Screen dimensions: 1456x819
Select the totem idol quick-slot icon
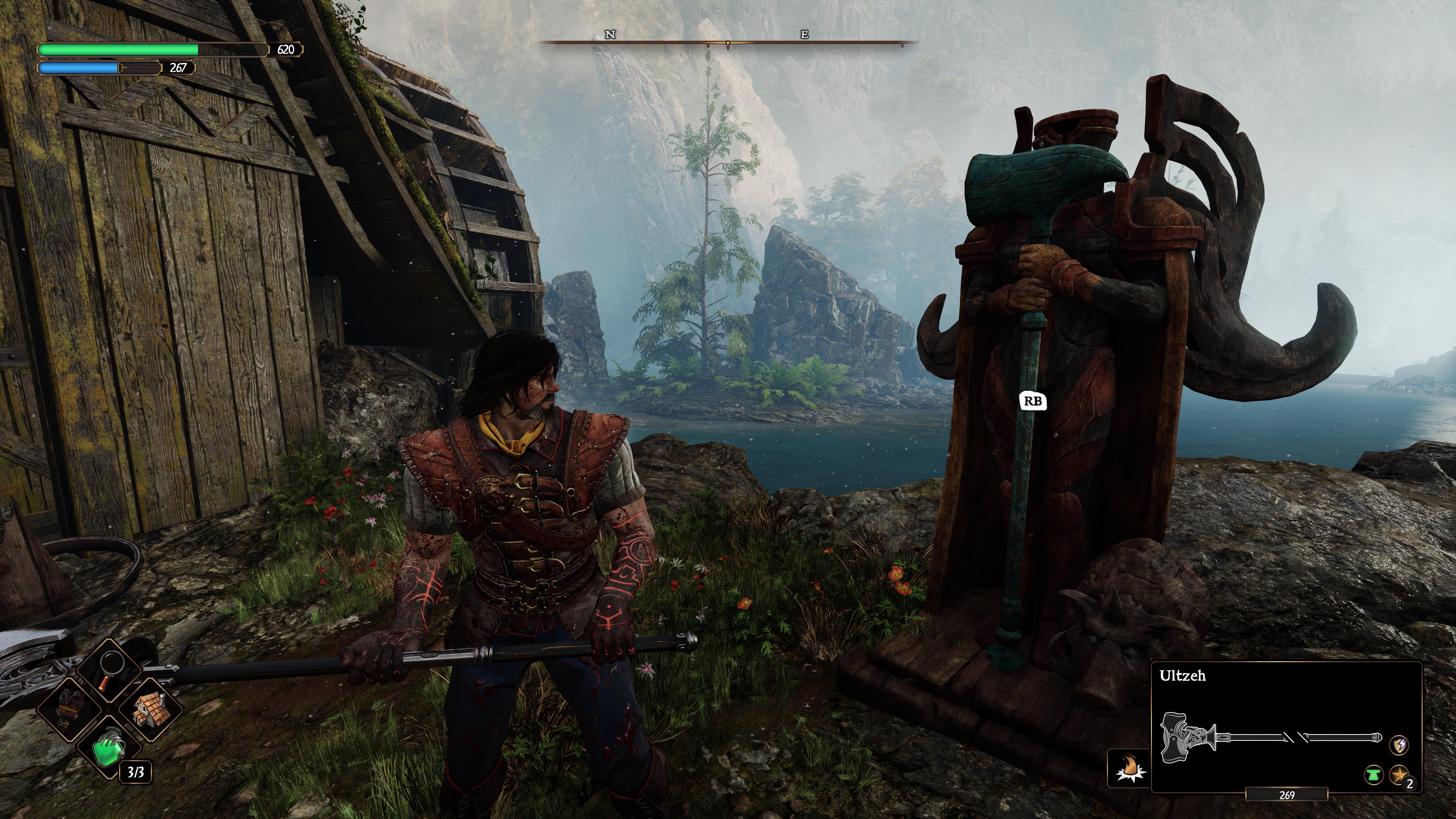click(69, 707)
